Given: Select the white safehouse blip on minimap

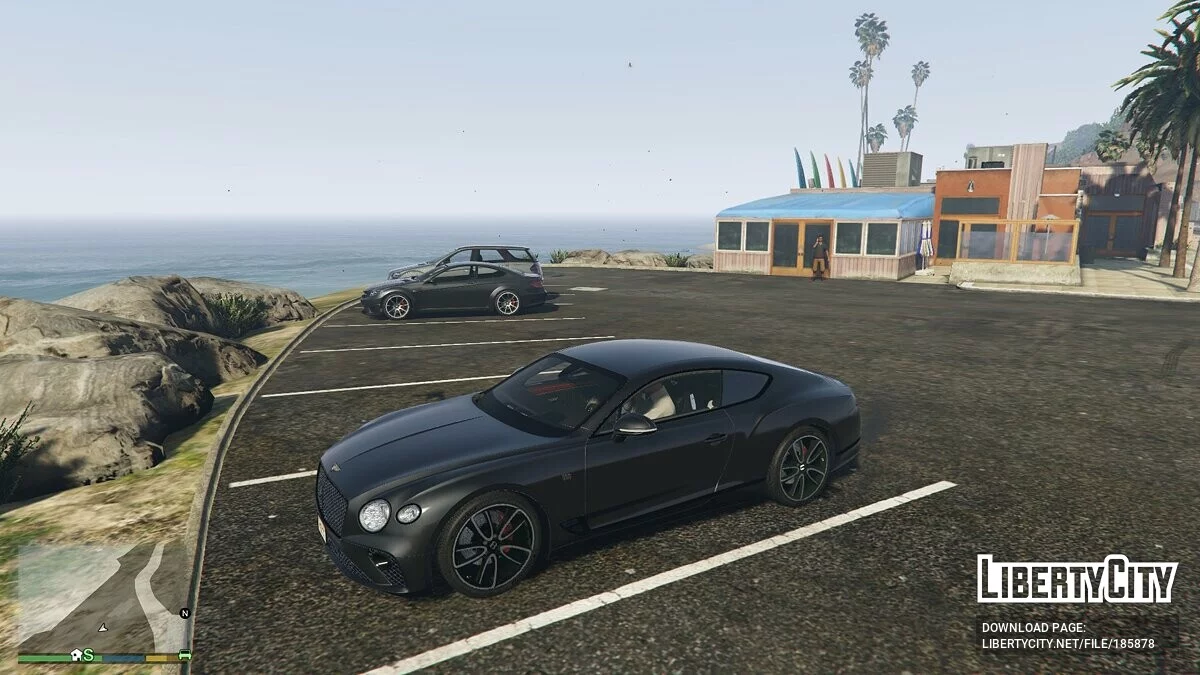Looking at the screenshot, I should [76, 655].
